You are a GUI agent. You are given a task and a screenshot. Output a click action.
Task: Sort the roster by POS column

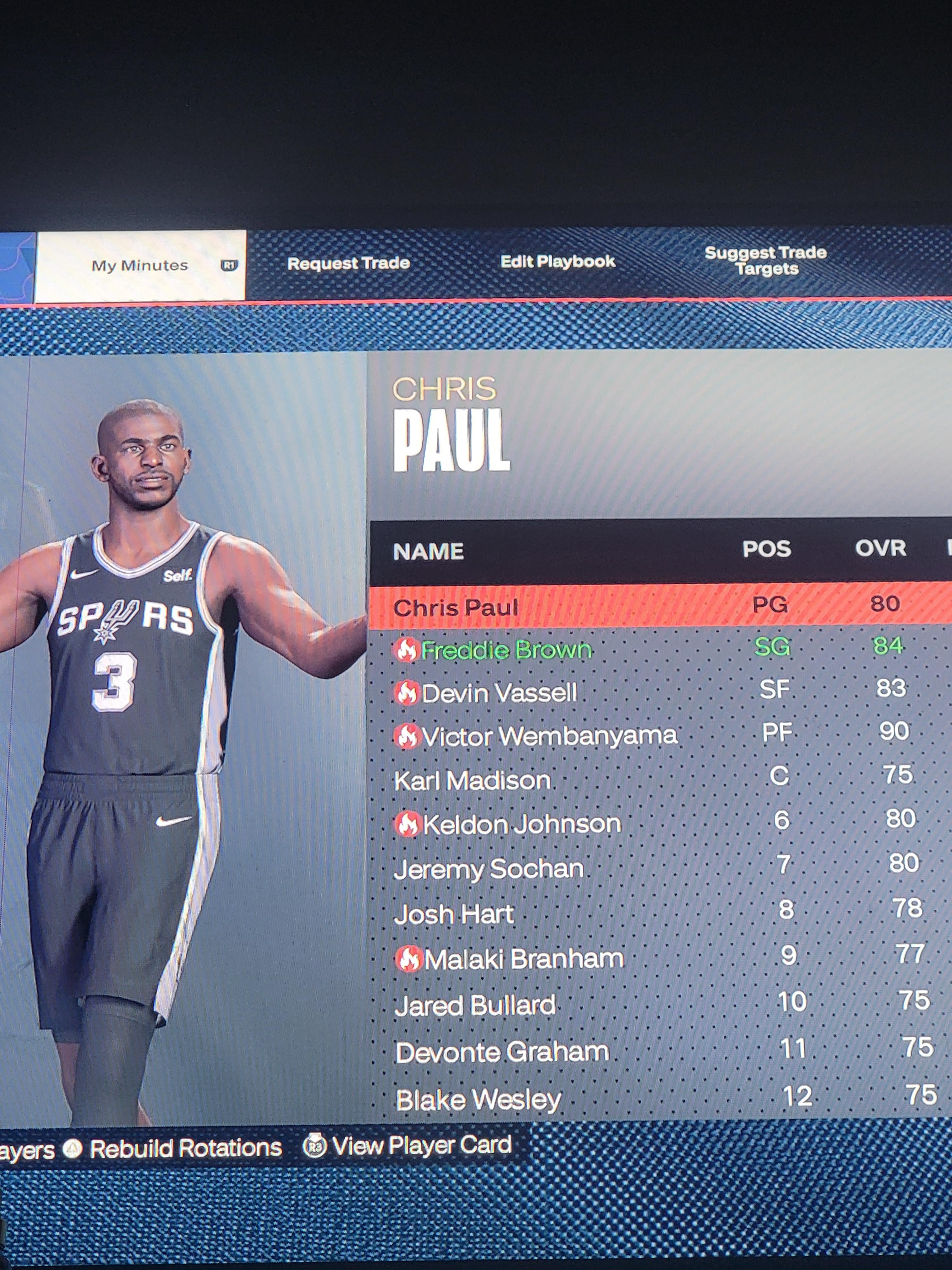click(767, 550)
